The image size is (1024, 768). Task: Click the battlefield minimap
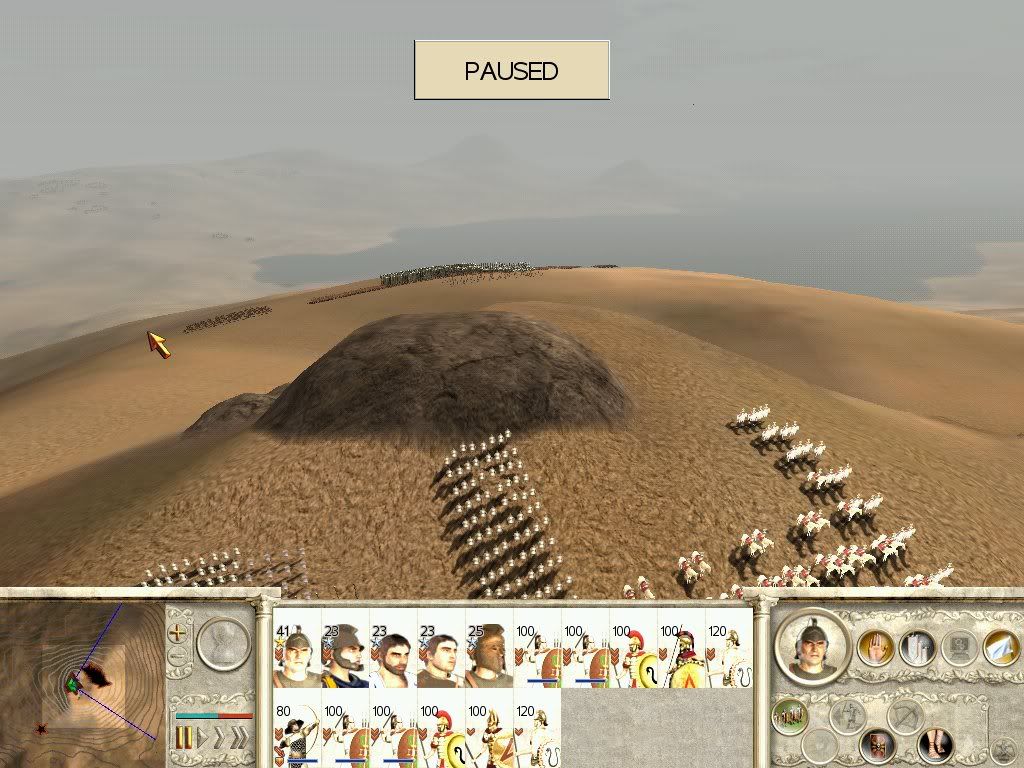pos(82,684)
